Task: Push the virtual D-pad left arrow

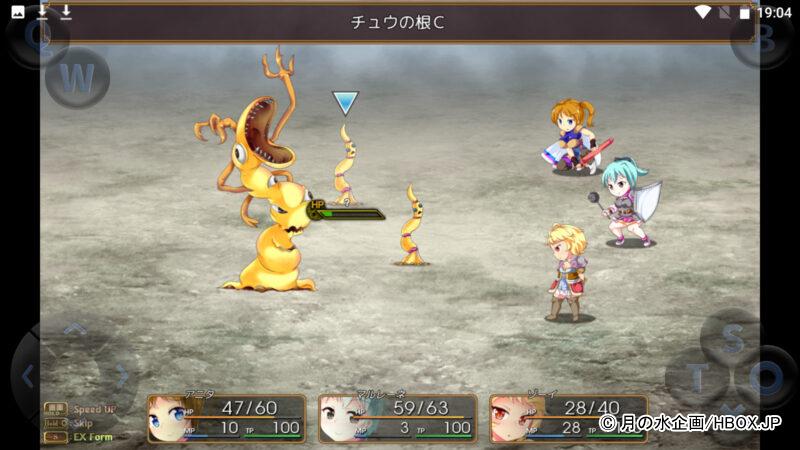Action: [x=28, y=376]
